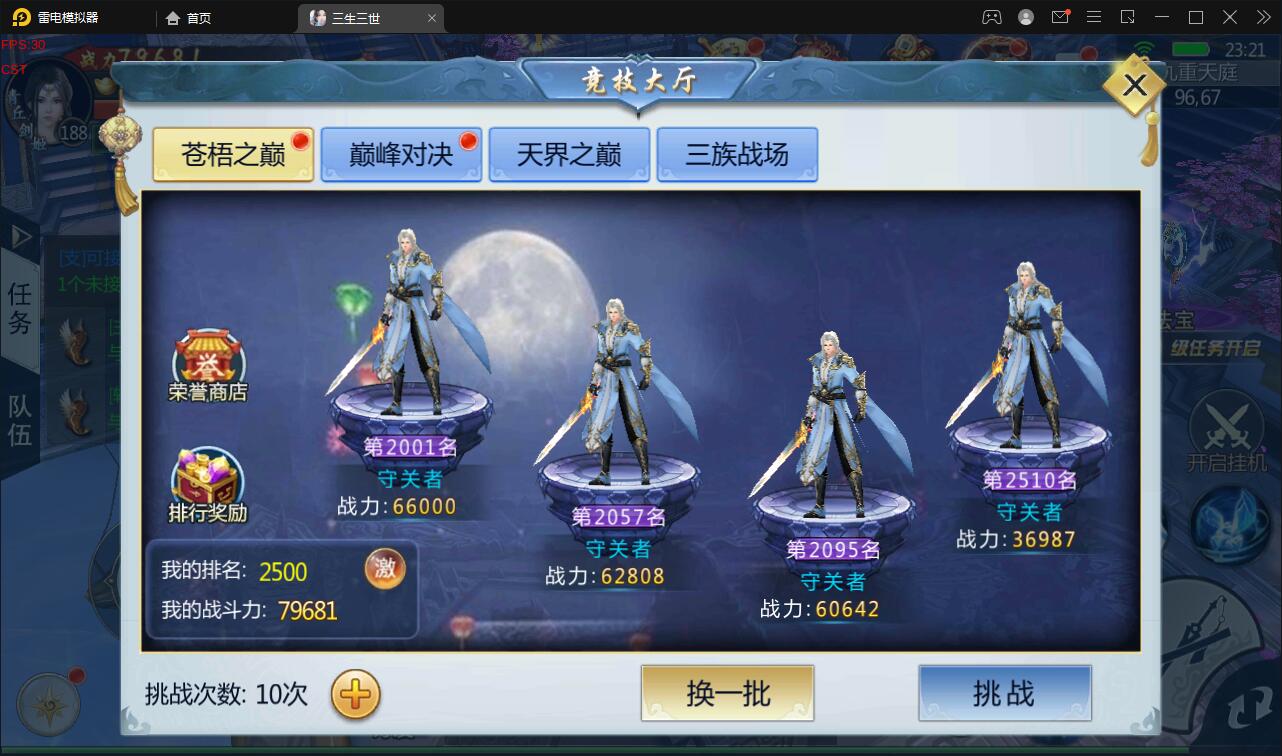Open the emulator multi-window manager icon

coord(1125,17)
